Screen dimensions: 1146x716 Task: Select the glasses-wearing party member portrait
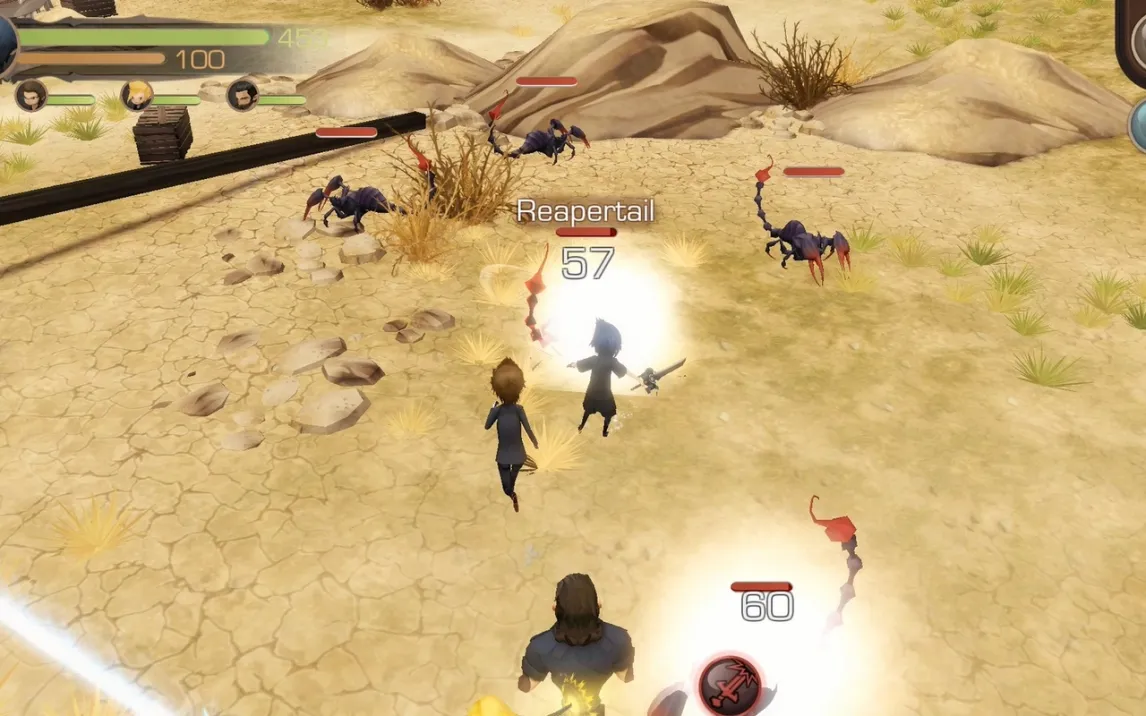(x=30, y=96)
